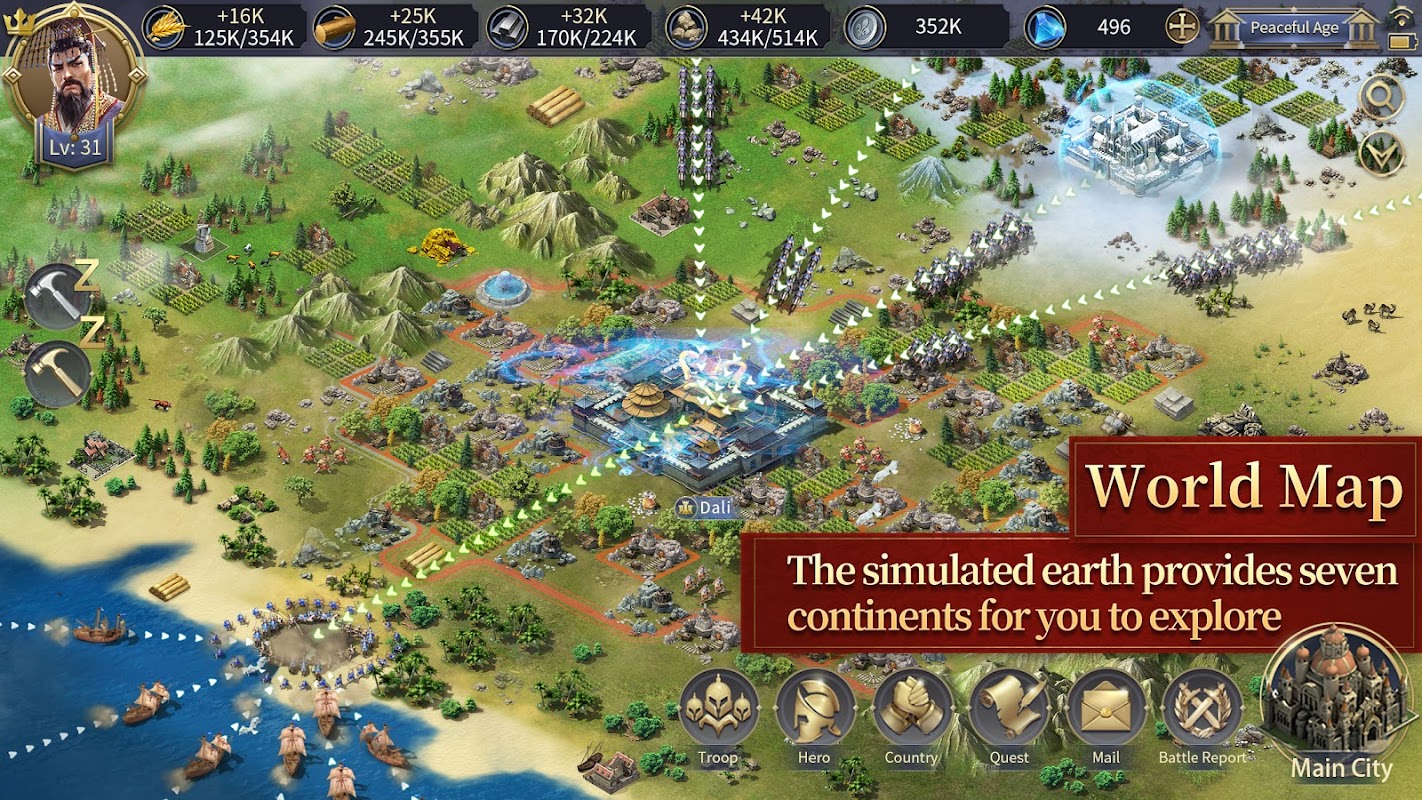Open the Quest scroll
Image resolution: width=1422 pixels, height=800 pixels.
tap(1009, 712)
